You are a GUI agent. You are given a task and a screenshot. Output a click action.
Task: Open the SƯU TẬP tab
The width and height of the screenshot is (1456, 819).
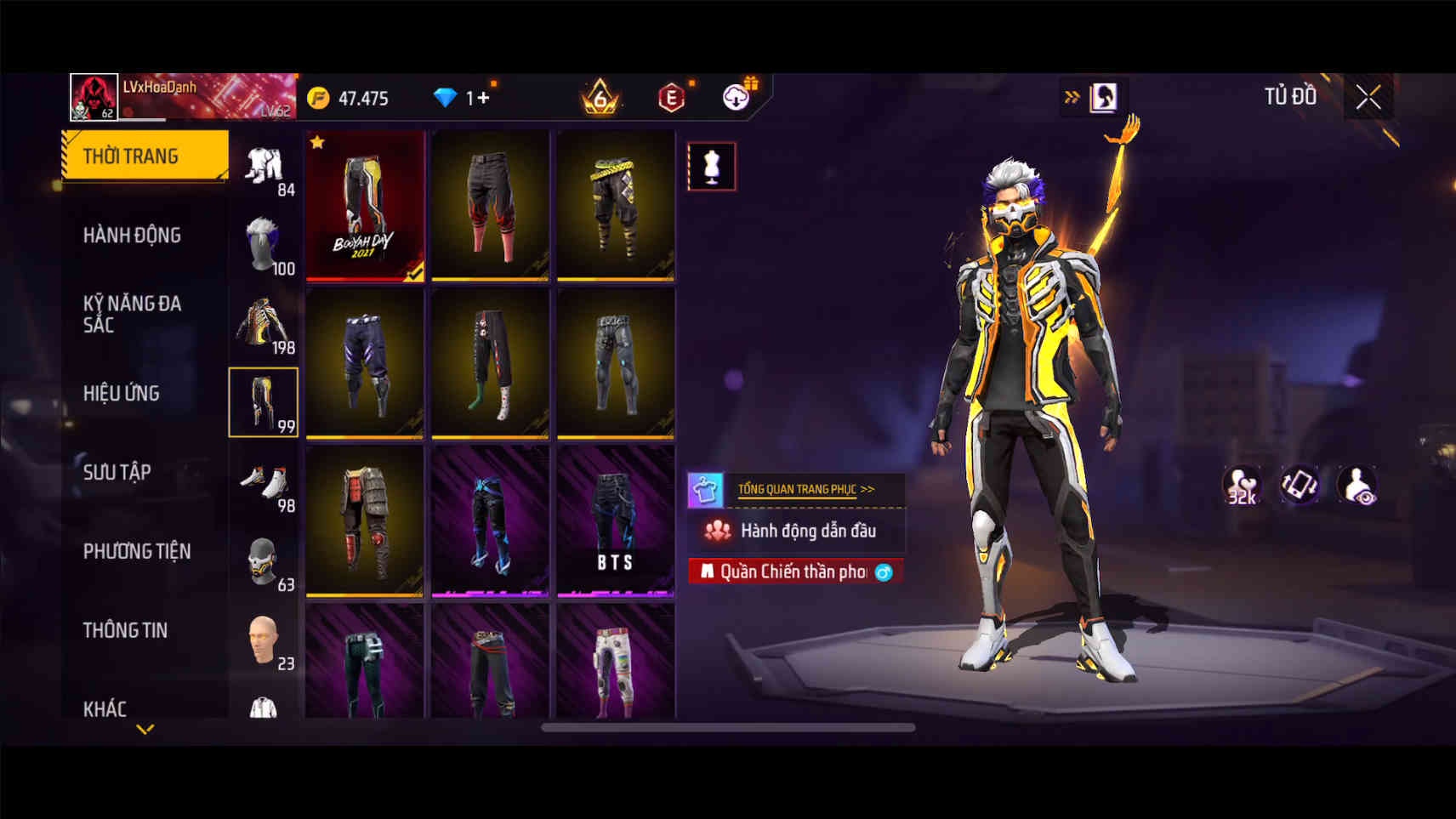pyautogui.click(x=117, y=472)
